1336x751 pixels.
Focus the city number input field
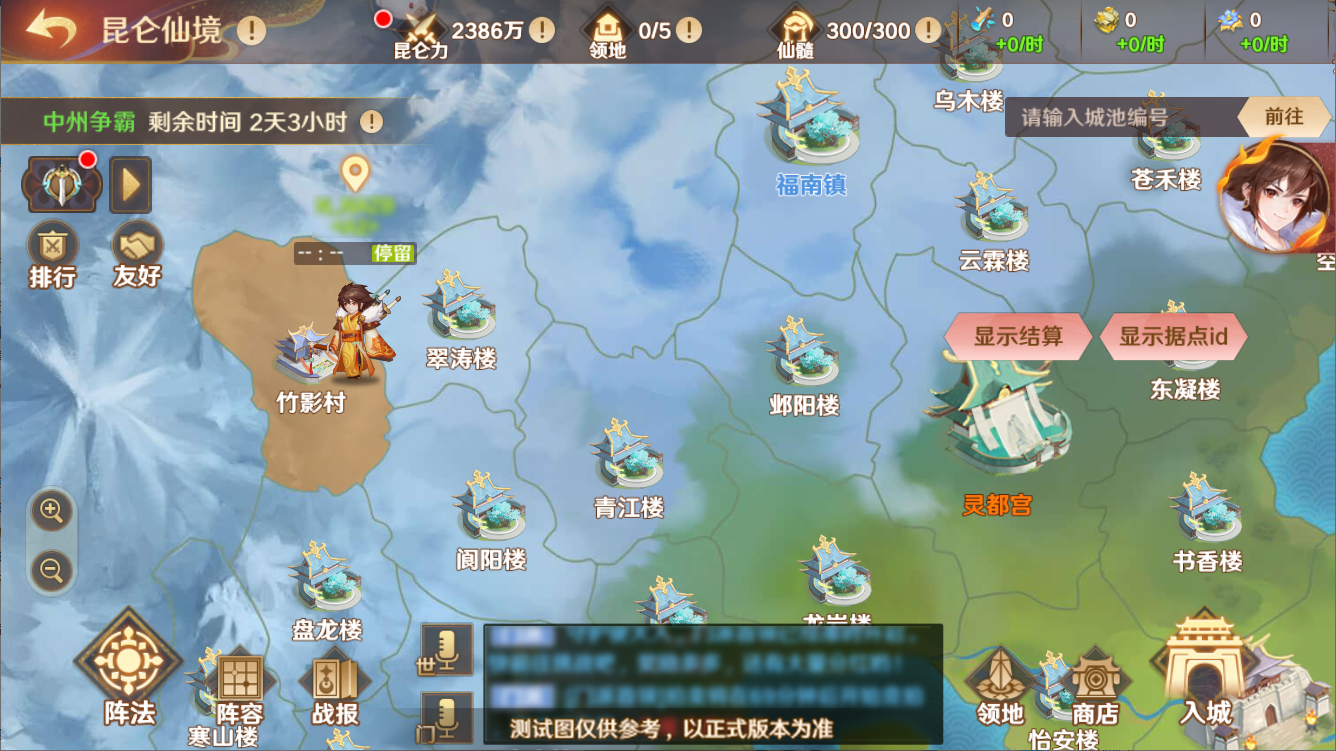point(1120,117)
